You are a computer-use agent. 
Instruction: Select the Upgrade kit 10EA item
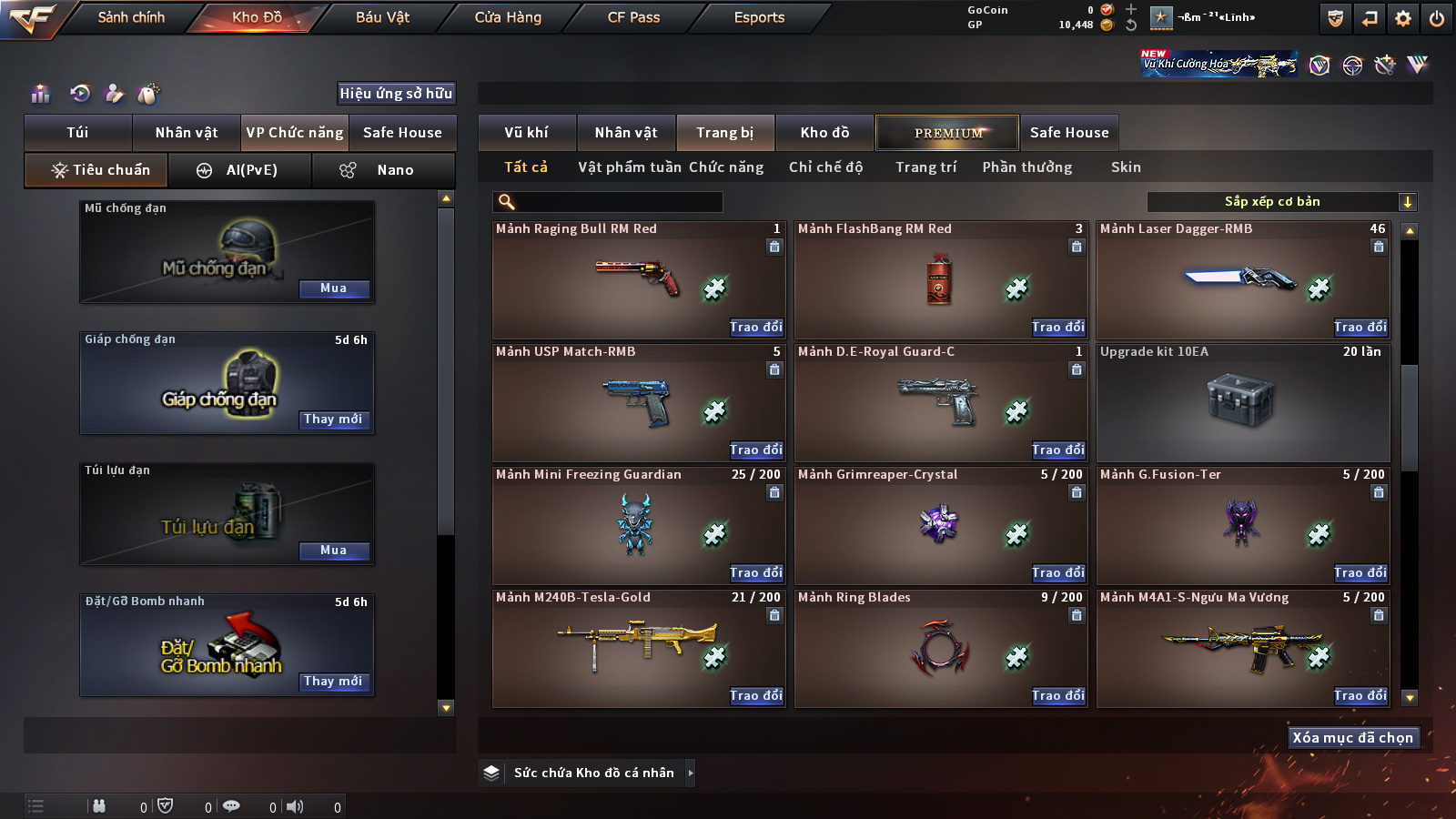pos(1242,401)
